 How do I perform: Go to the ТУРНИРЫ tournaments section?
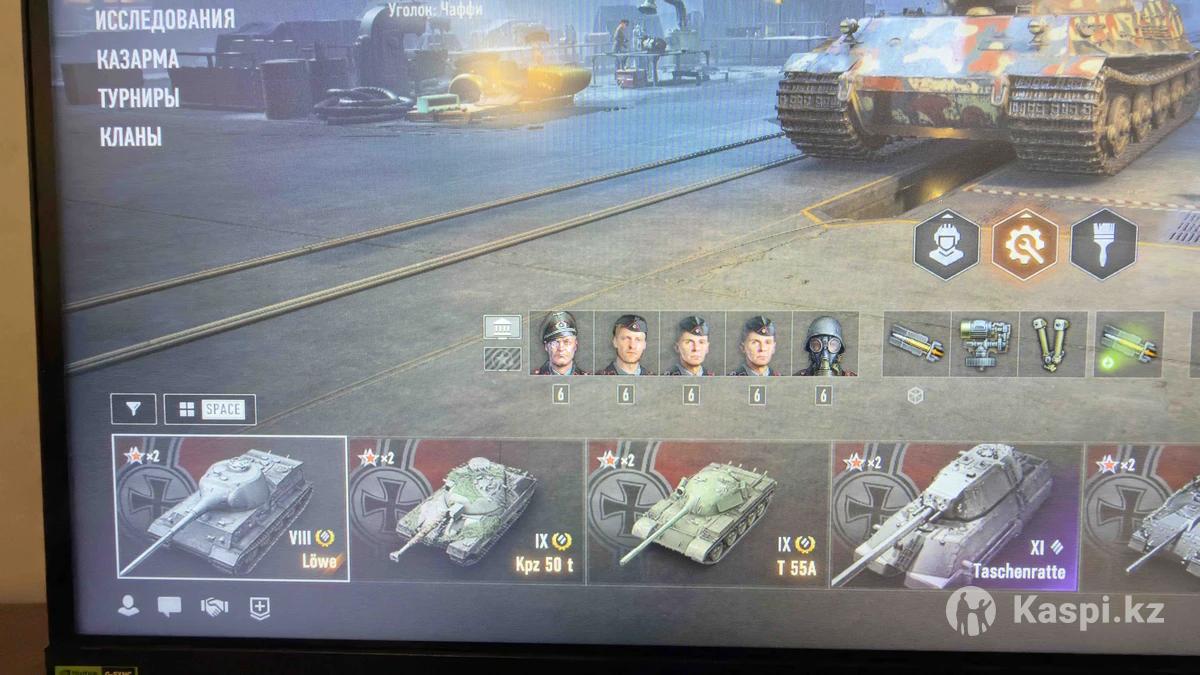pos(138,98)
